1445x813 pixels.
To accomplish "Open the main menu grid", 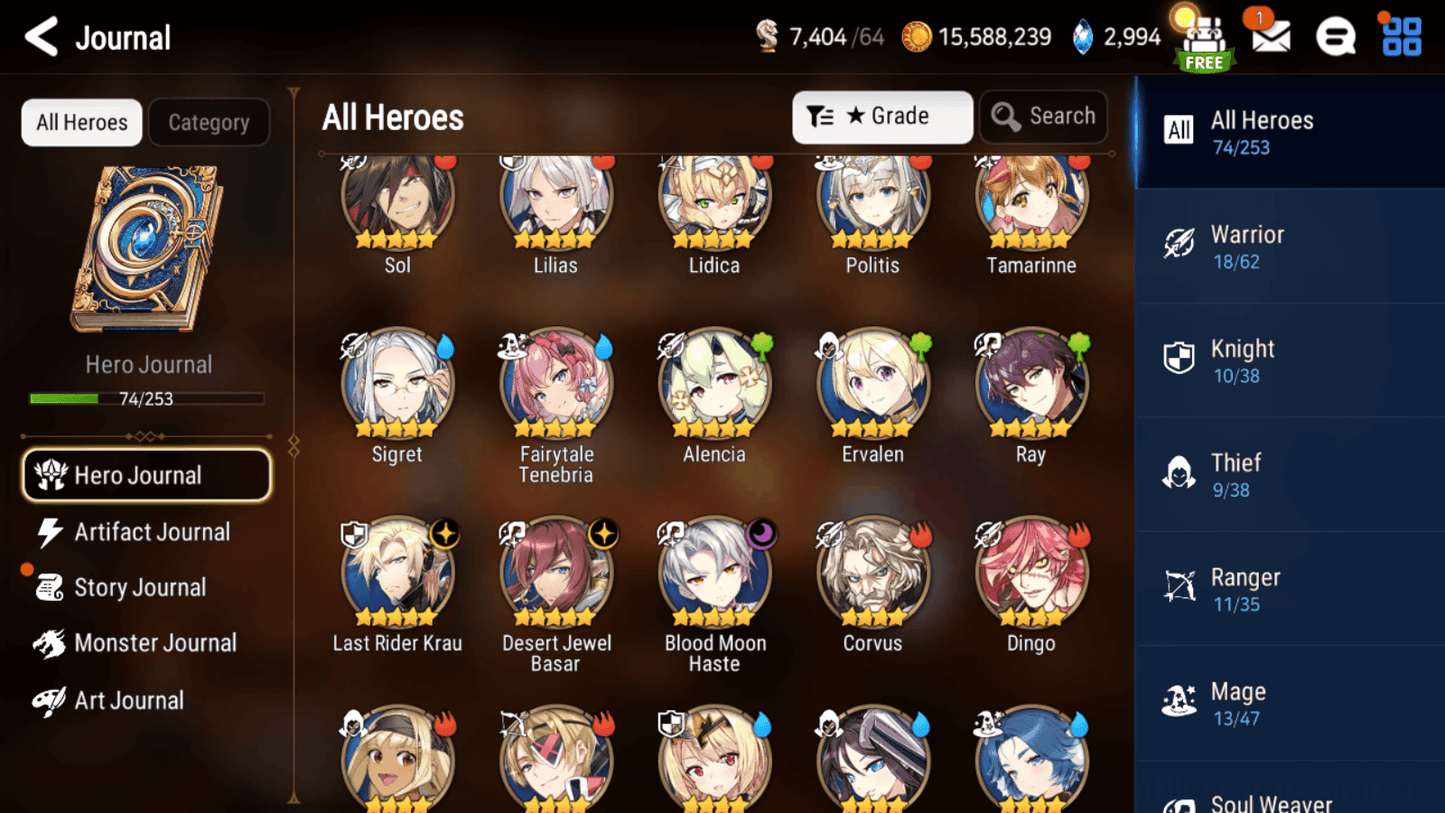I will click(1400, 36).
